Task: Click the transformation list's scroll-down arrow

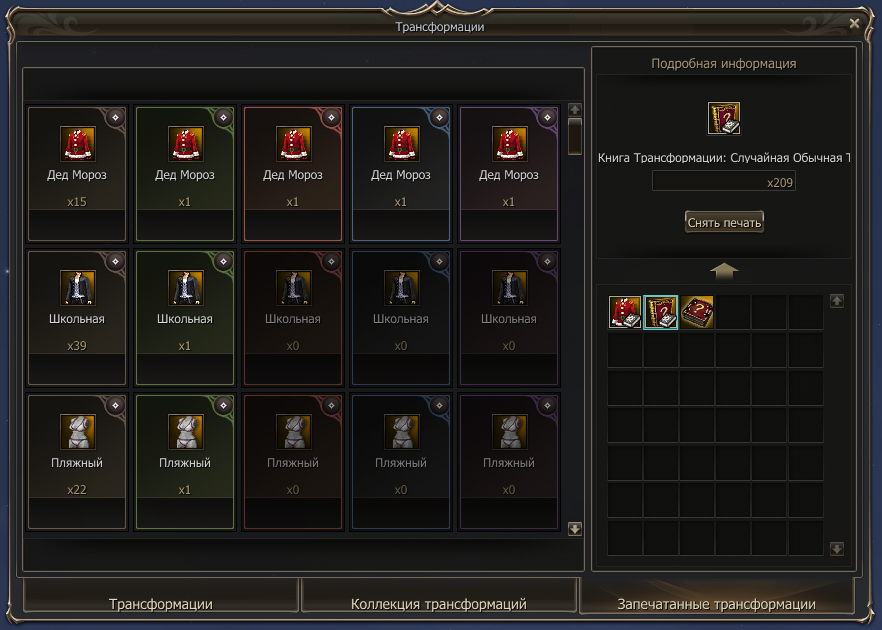Action: [575, 529]
